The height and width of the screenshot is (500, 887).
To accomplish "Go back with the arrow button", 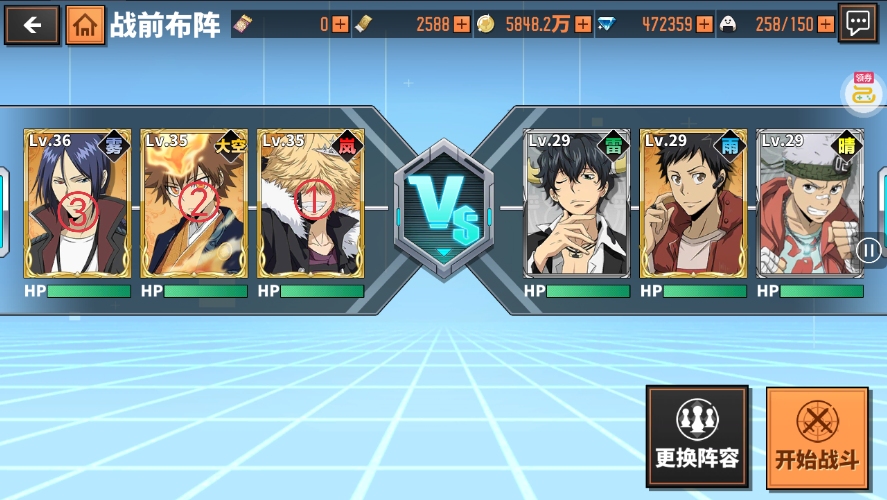I will click(x=32, y=24).
